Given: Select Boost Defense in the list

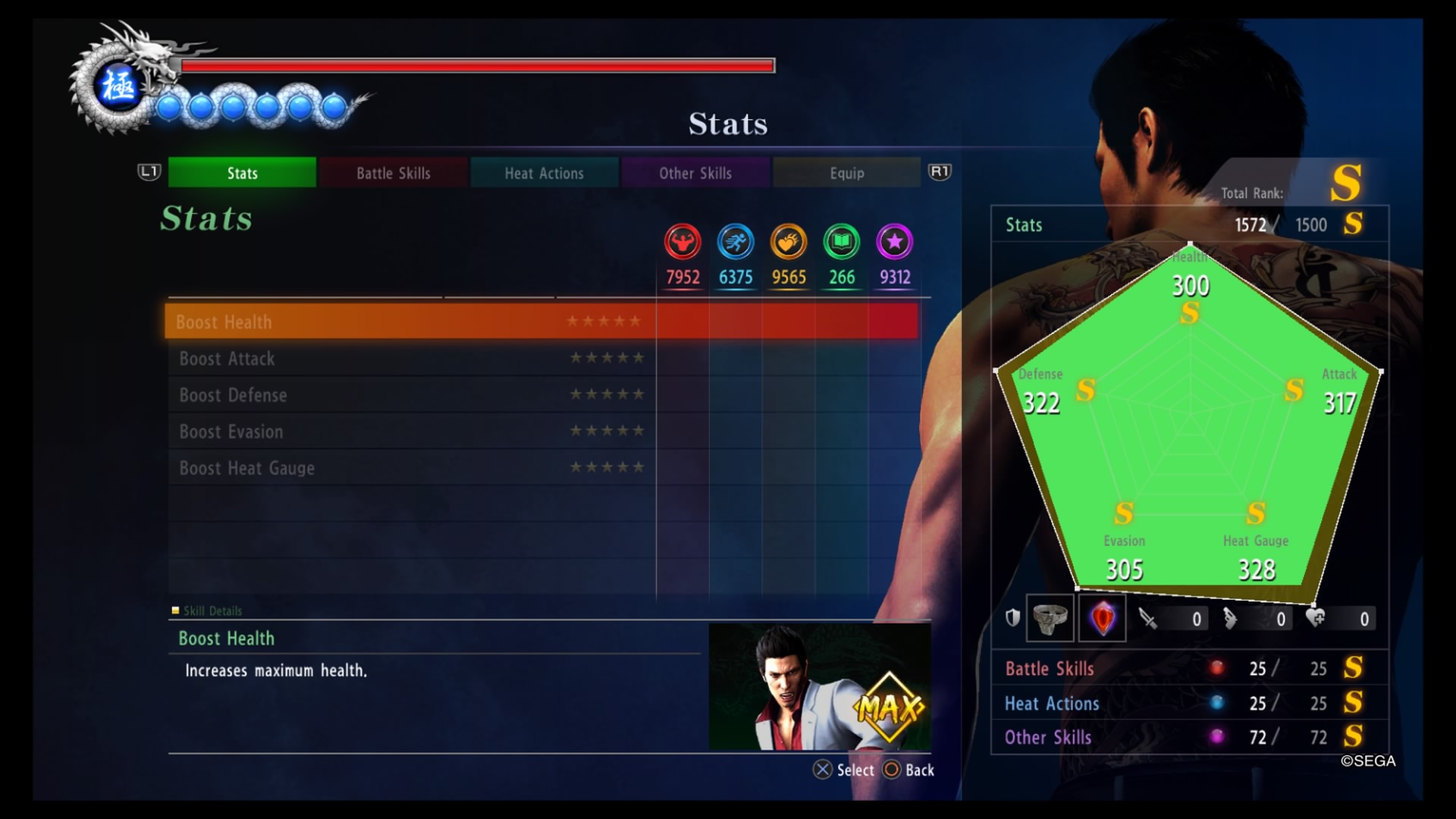Looking at the screenshot, I should coord(409,394).
